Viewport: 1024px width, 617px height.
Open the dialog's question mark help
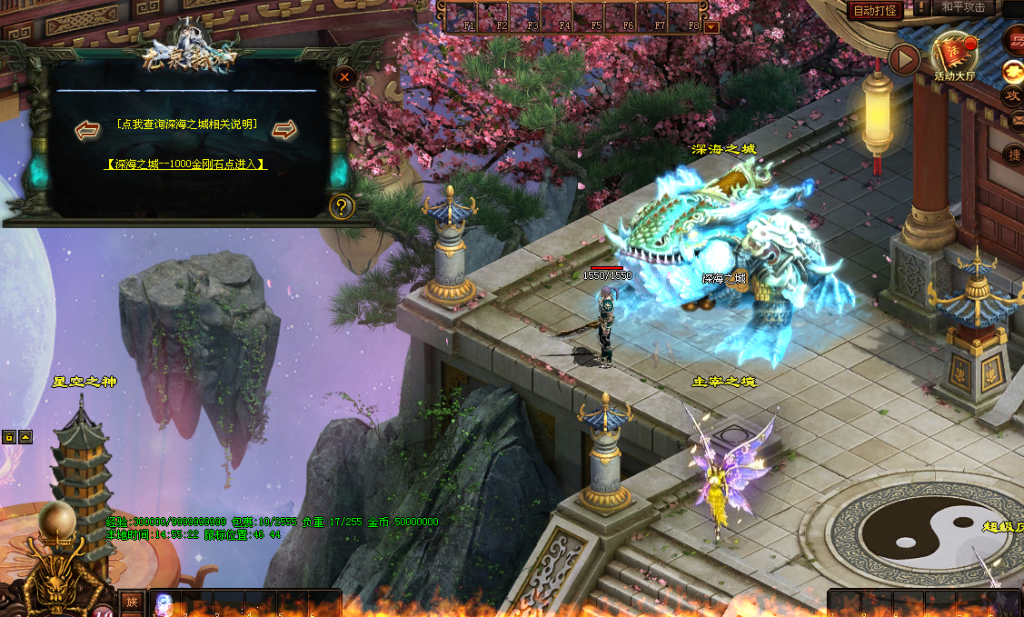pos(342,206)
